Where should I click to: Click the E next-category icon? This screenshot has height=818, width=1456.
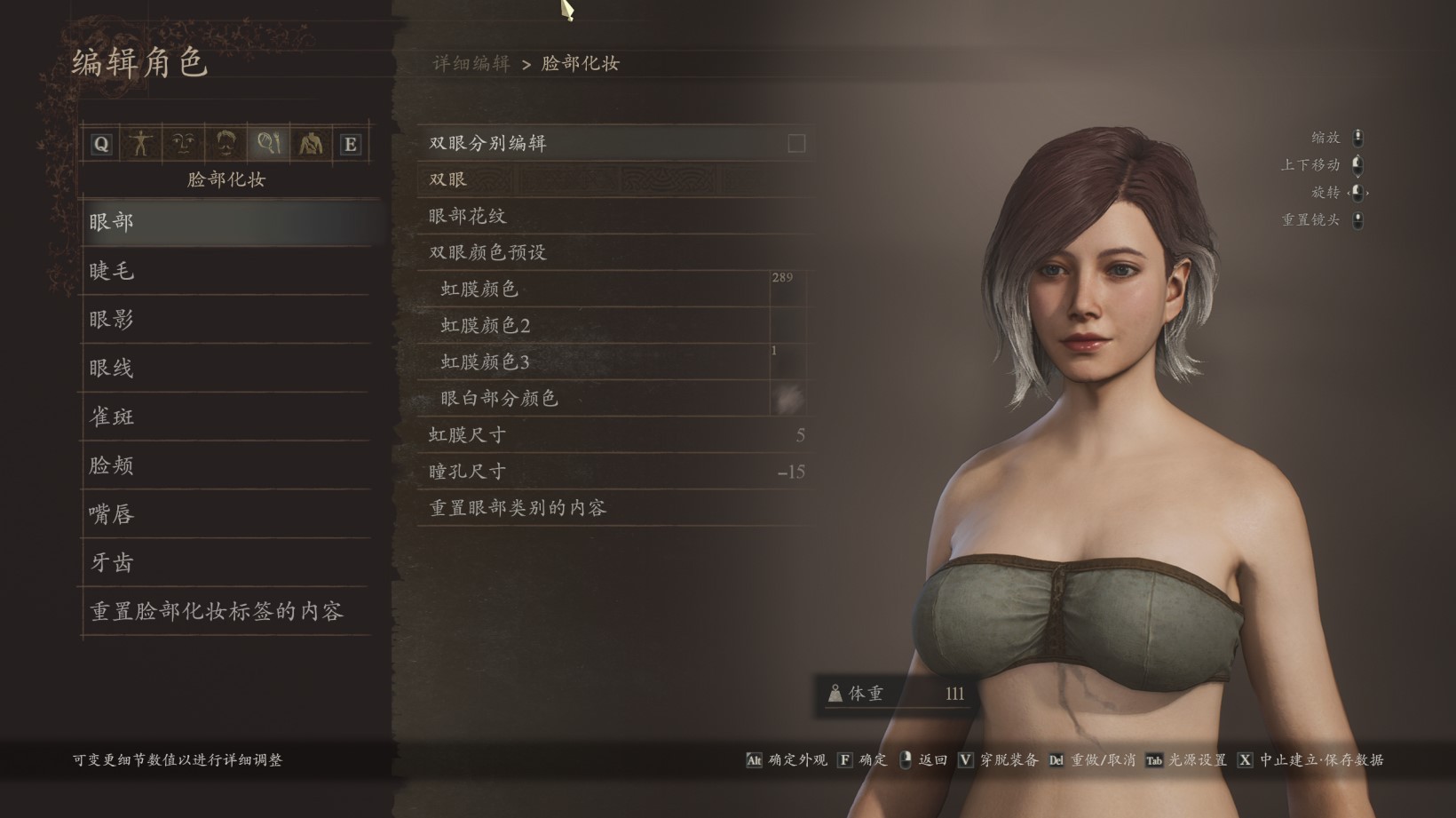tap(351, 144)
